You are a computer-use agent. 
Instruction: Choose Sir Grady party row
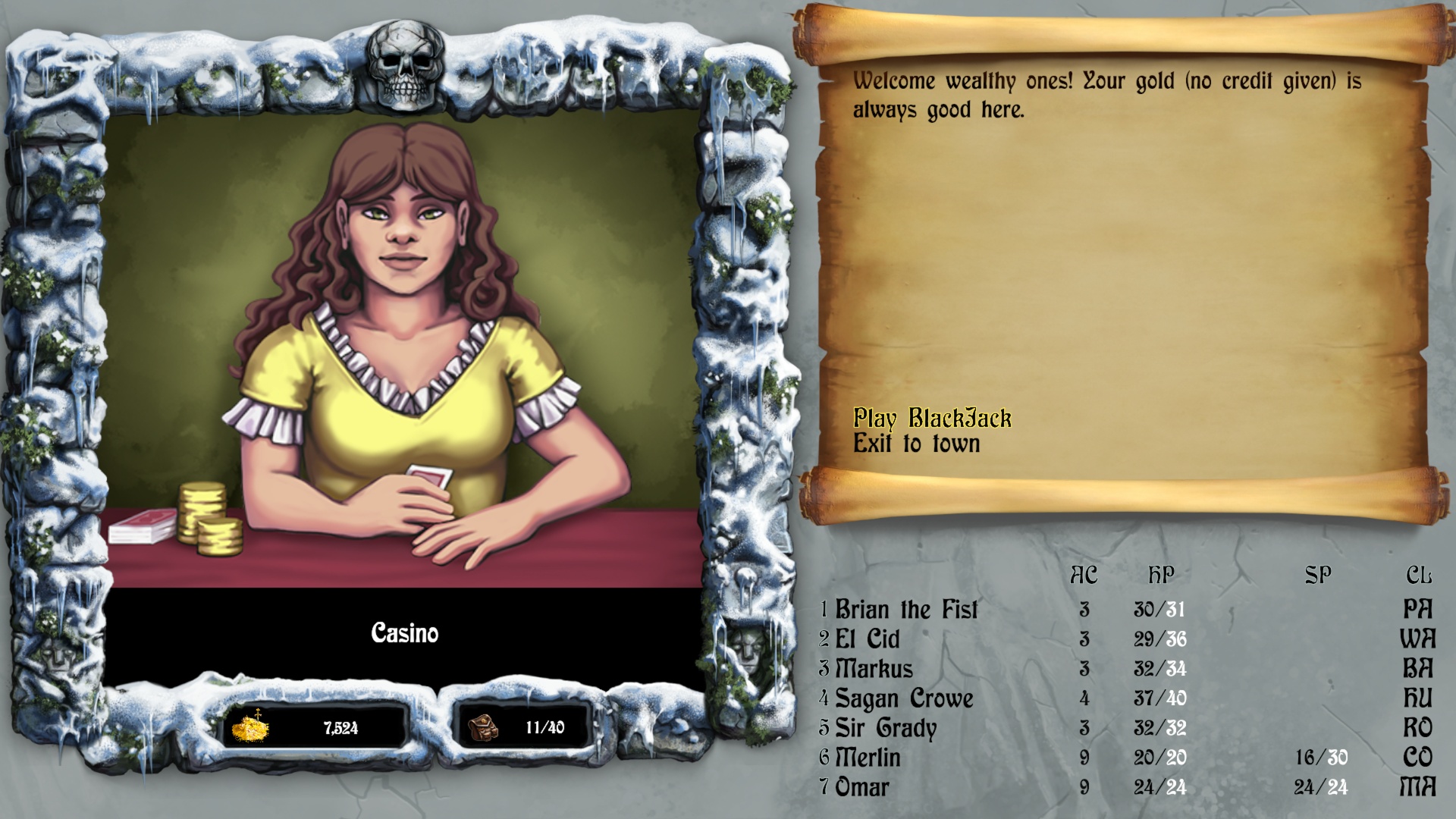point(885,728)
